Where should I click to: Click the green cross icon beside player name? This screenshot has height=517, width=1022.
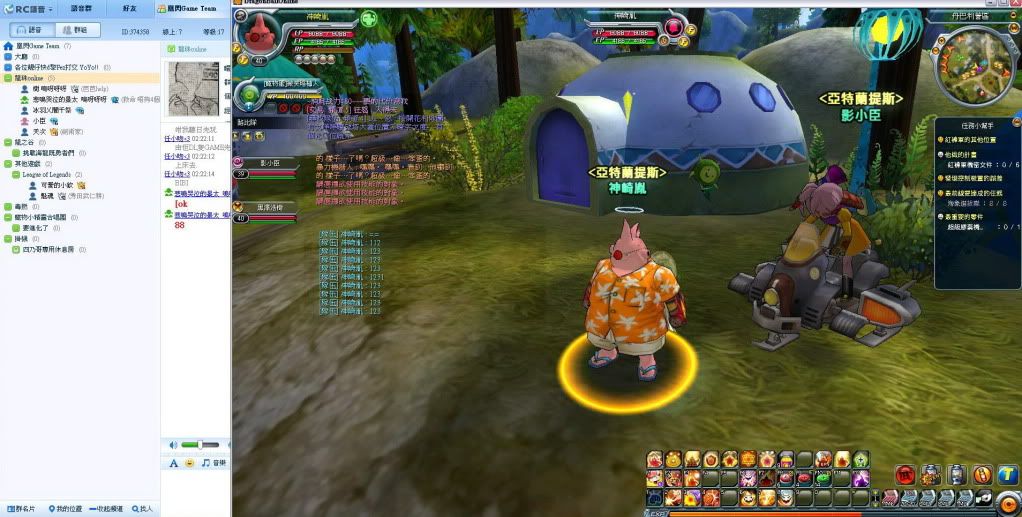368,18
